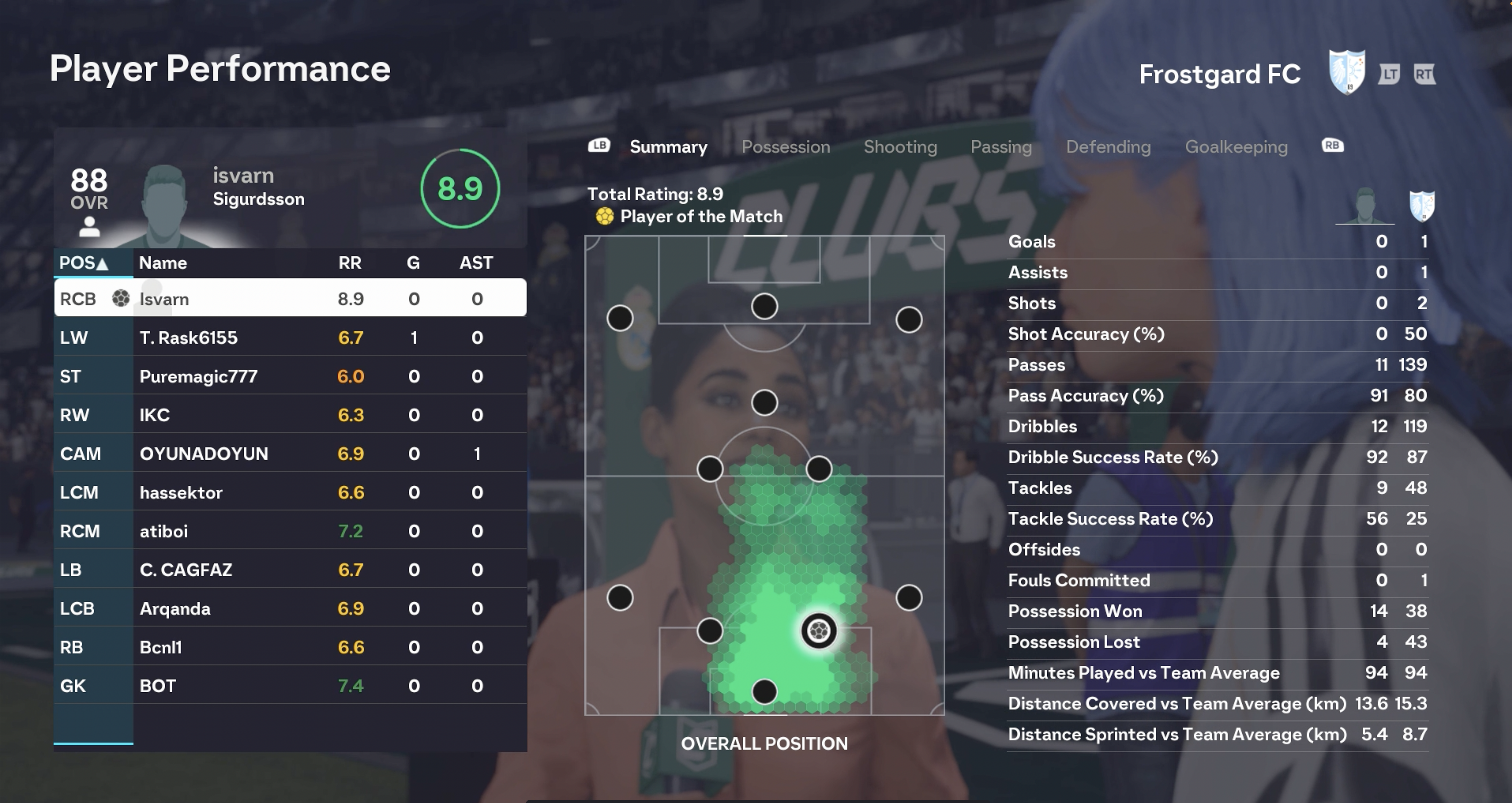Image resolution: width=1512 pixels, height=803 pixels.
Task: Switch to the Possession tab
Action: [785, 147]
